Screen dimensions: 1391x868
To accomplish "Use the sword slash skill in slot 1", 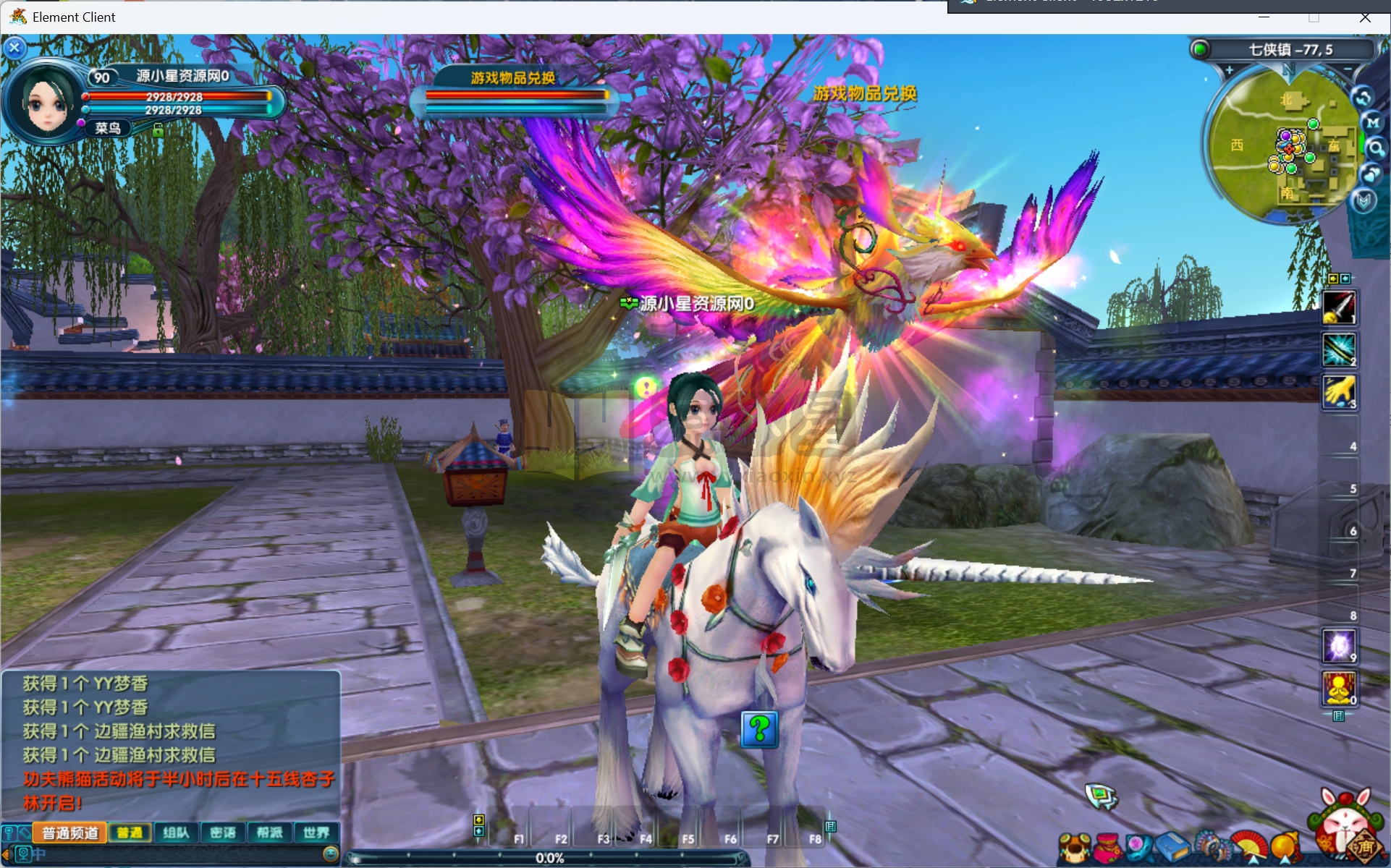I will tap(1339, 307).
